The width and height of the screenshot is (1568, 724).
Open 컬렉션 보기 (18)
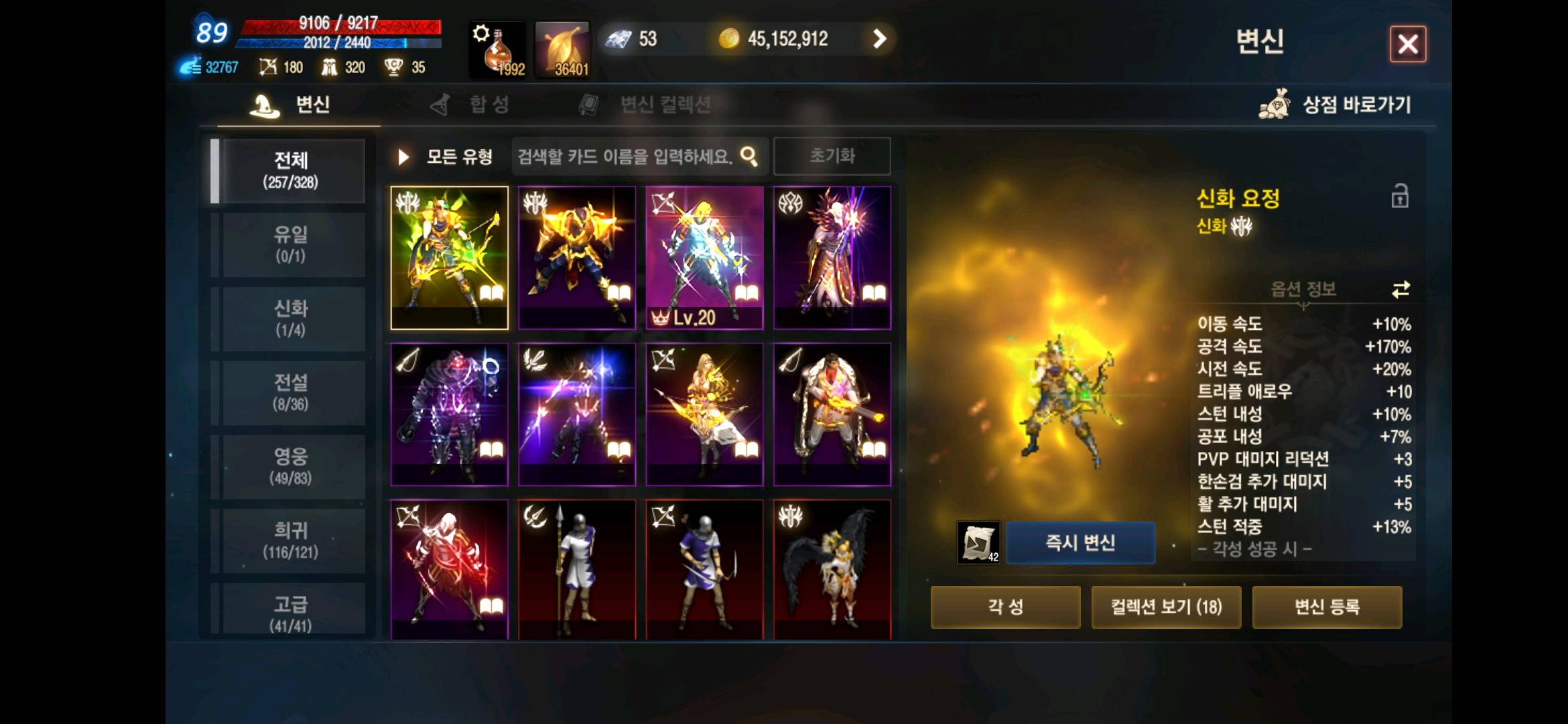(1166, 607)
